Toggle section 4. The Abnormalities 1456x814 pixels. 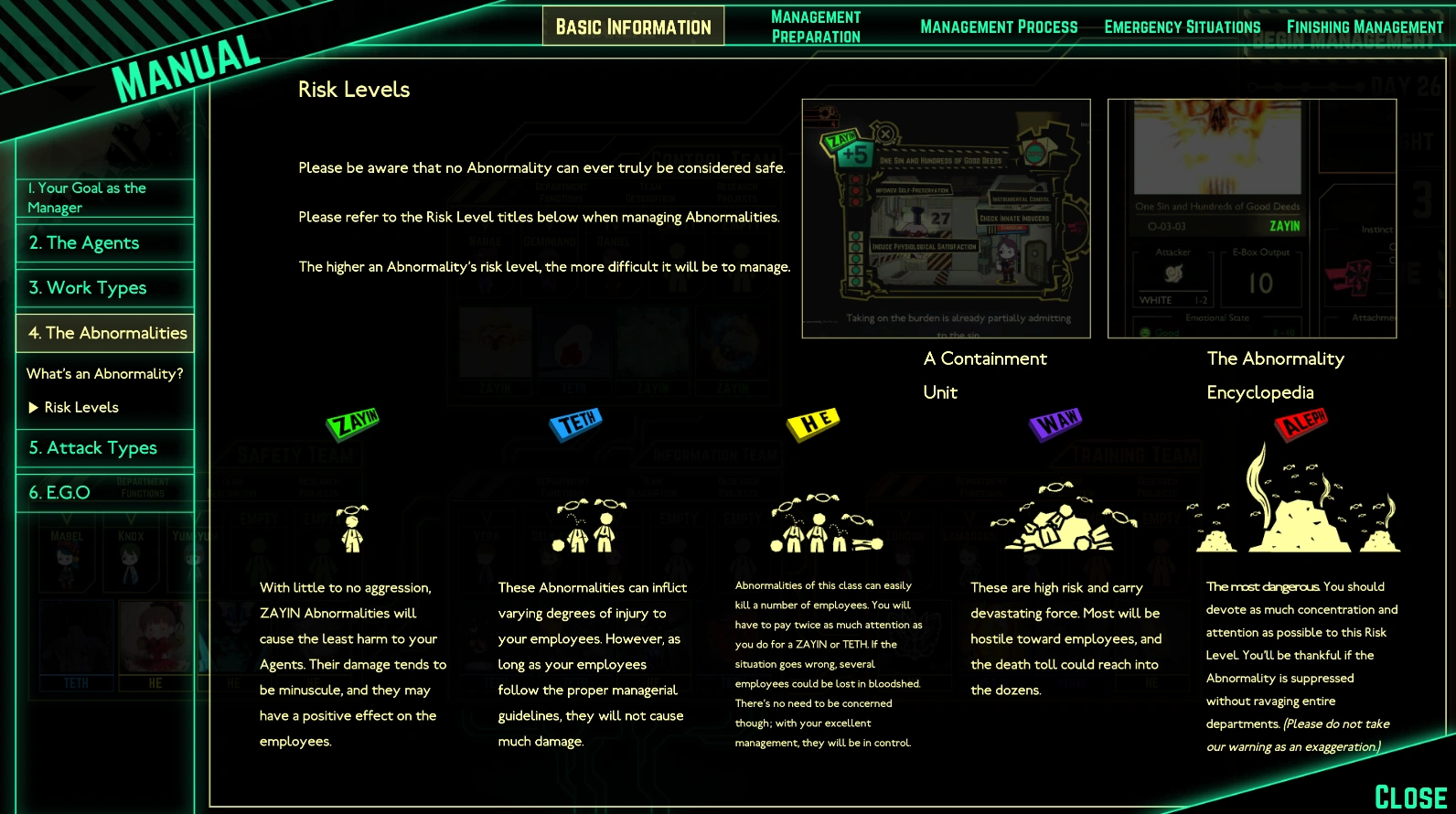click(104, 333)
